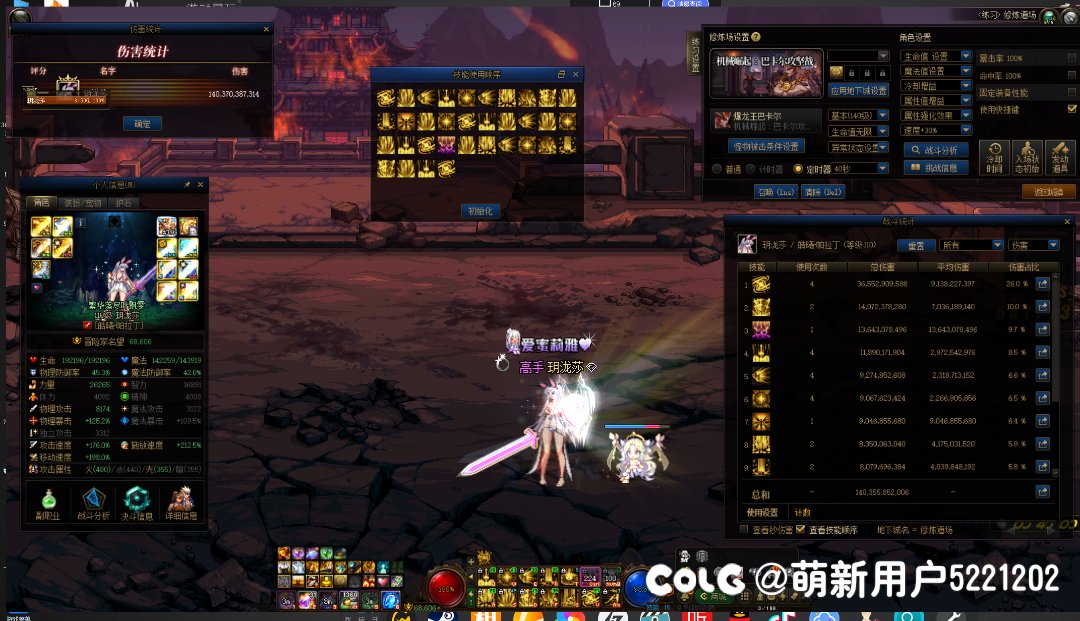Viewport: 1080px width, 621px height.
Task: Click 应用地下城设置 apply dungeon settings
Action: pyautogui.click(x=859, y=91)
